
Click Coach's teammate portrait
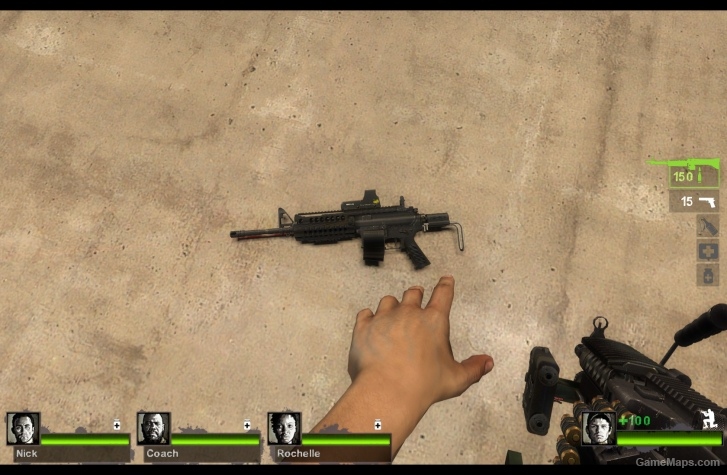point(153,428)
